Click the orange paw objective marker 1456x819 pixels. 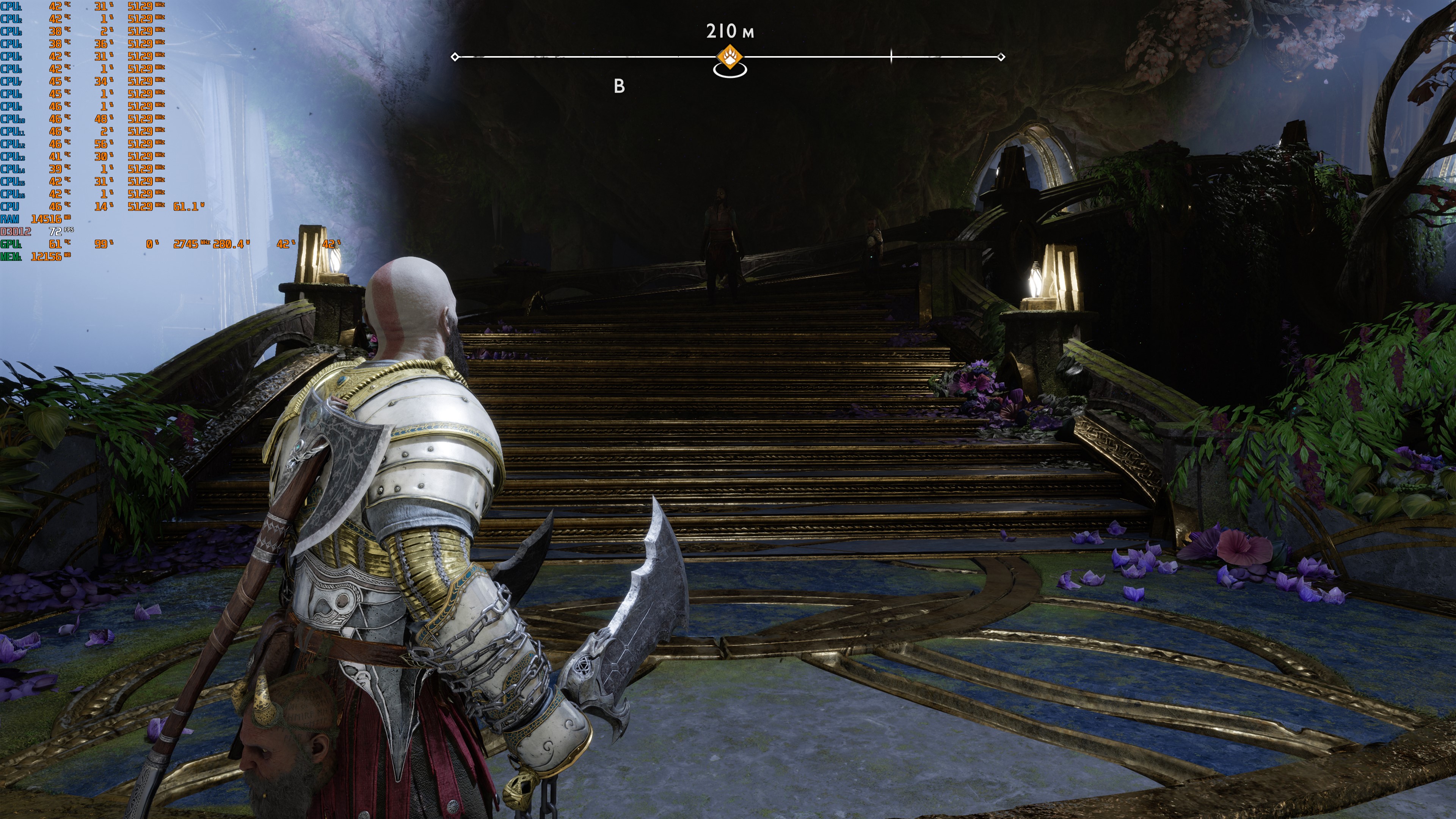click(x=730, y=57)
